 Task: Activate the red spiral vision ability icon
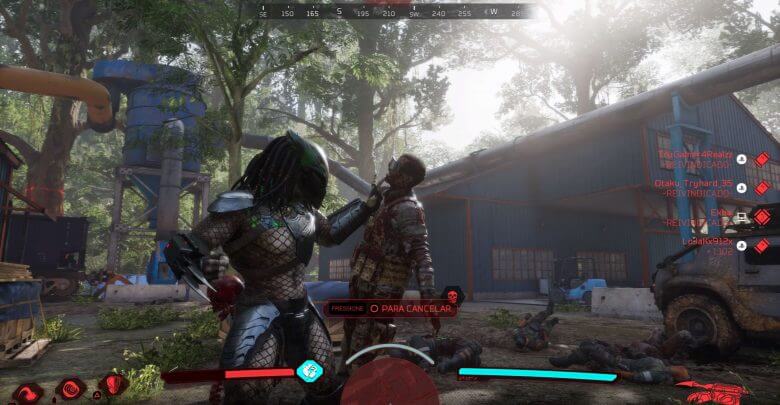coord(70,388)
